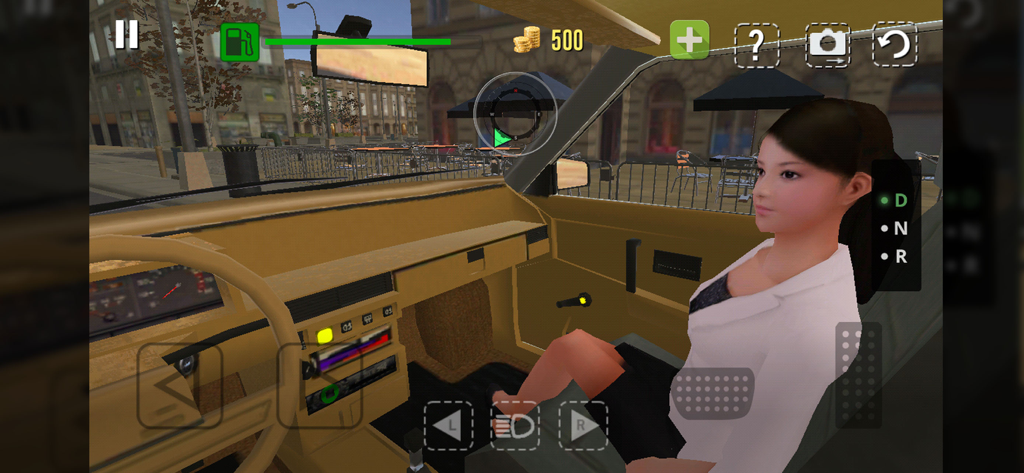Activate the left turn signal
This screenshot has width=1024, height=473.
pos(448,426)
